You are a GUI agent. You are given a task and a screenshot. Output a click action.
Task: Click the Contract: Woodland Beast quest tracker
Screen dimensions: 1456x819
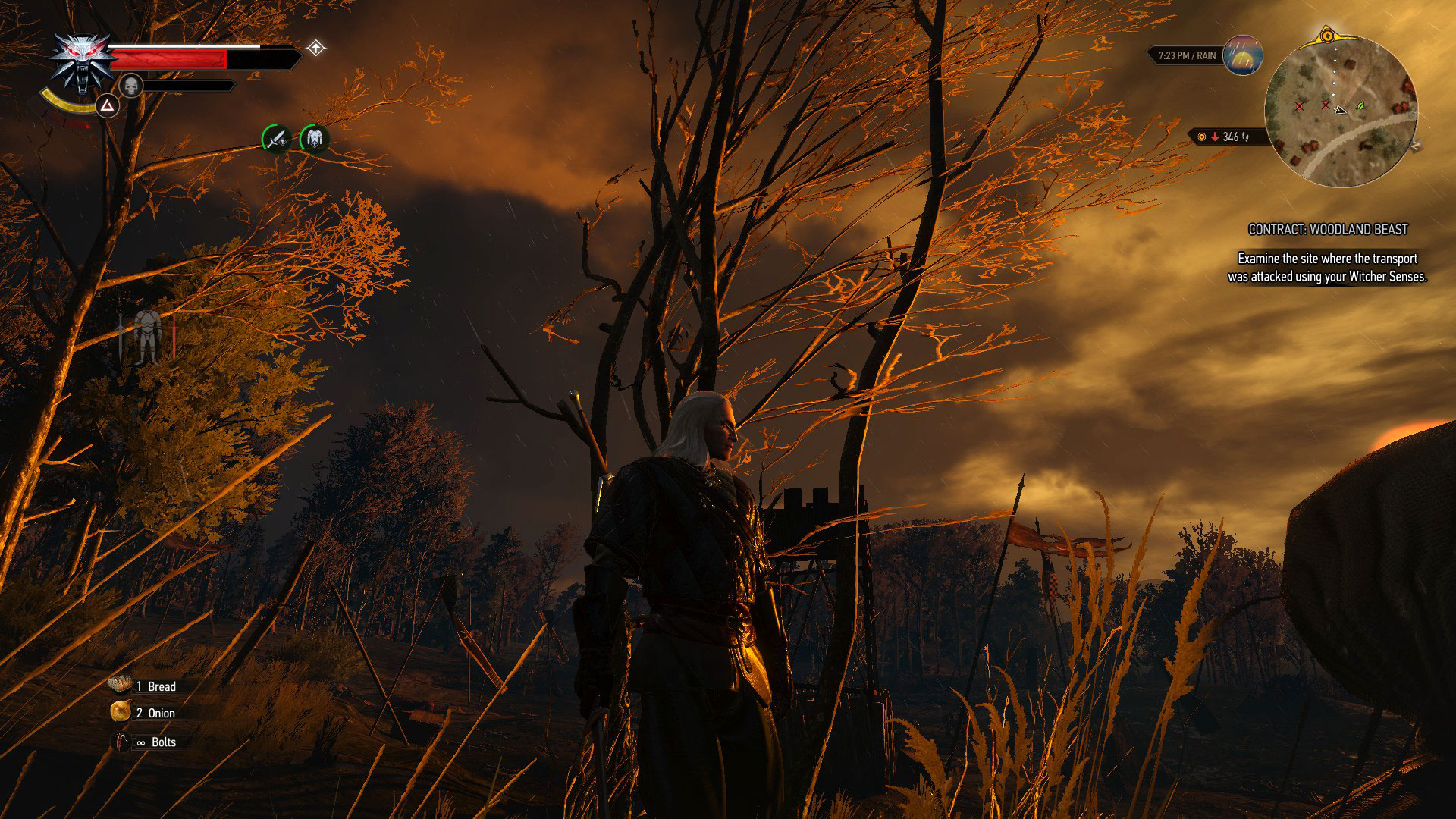(x=1328, y=229)
